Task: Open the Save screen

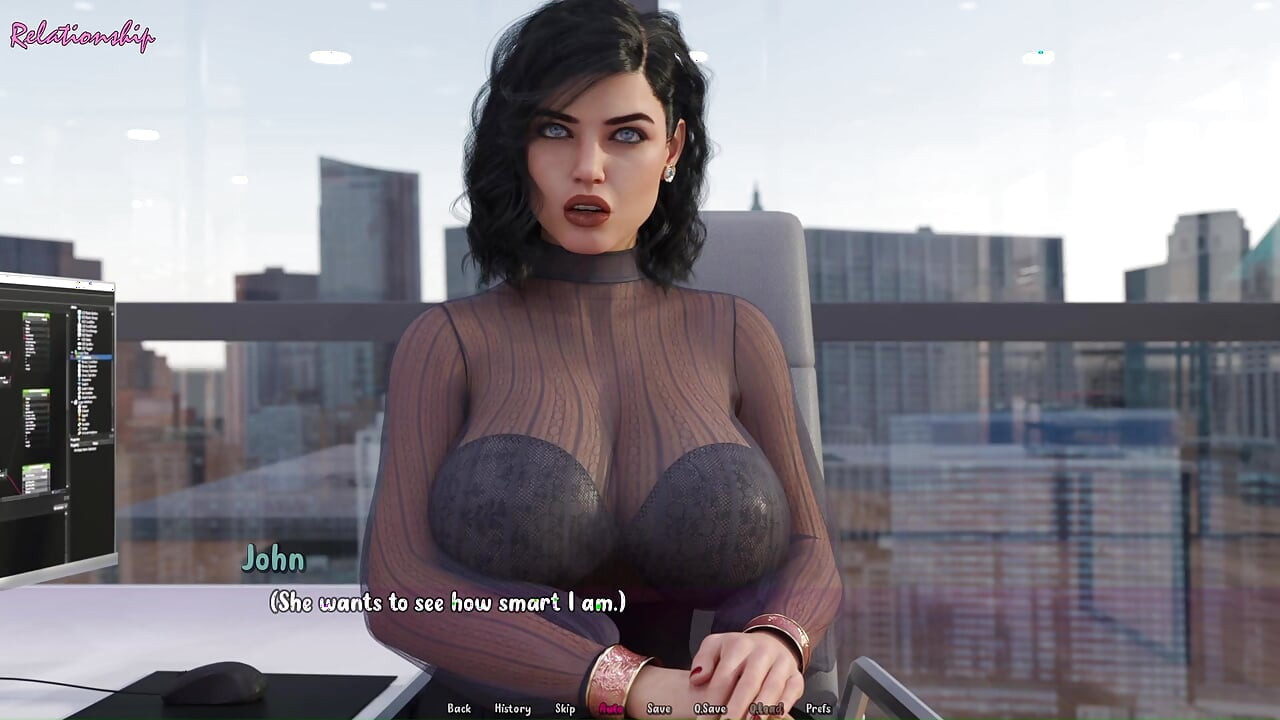Action: pyautogui.click(x=658, y=707)
